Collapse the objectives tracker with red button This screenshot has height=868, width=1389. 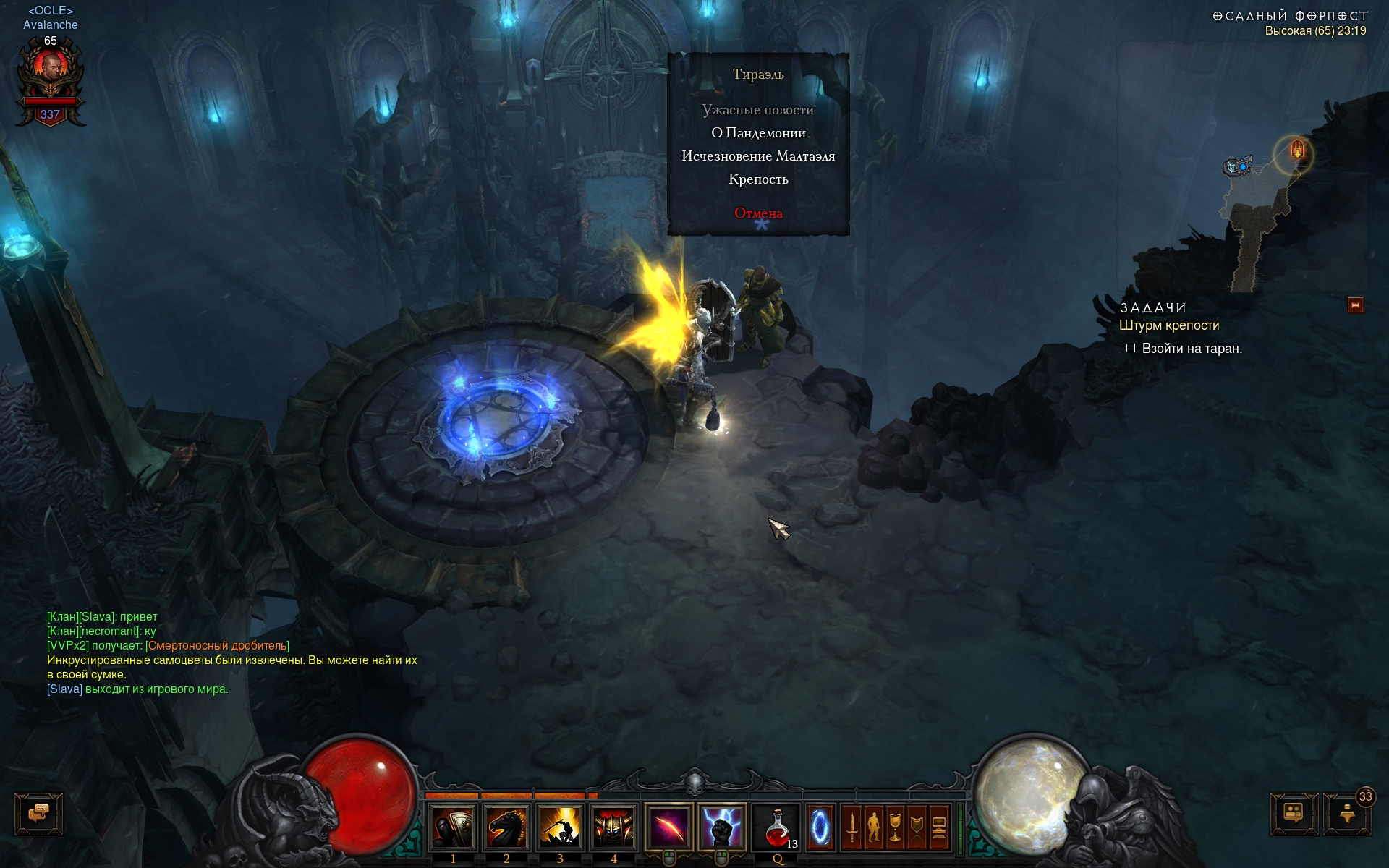coord(1356,305)
